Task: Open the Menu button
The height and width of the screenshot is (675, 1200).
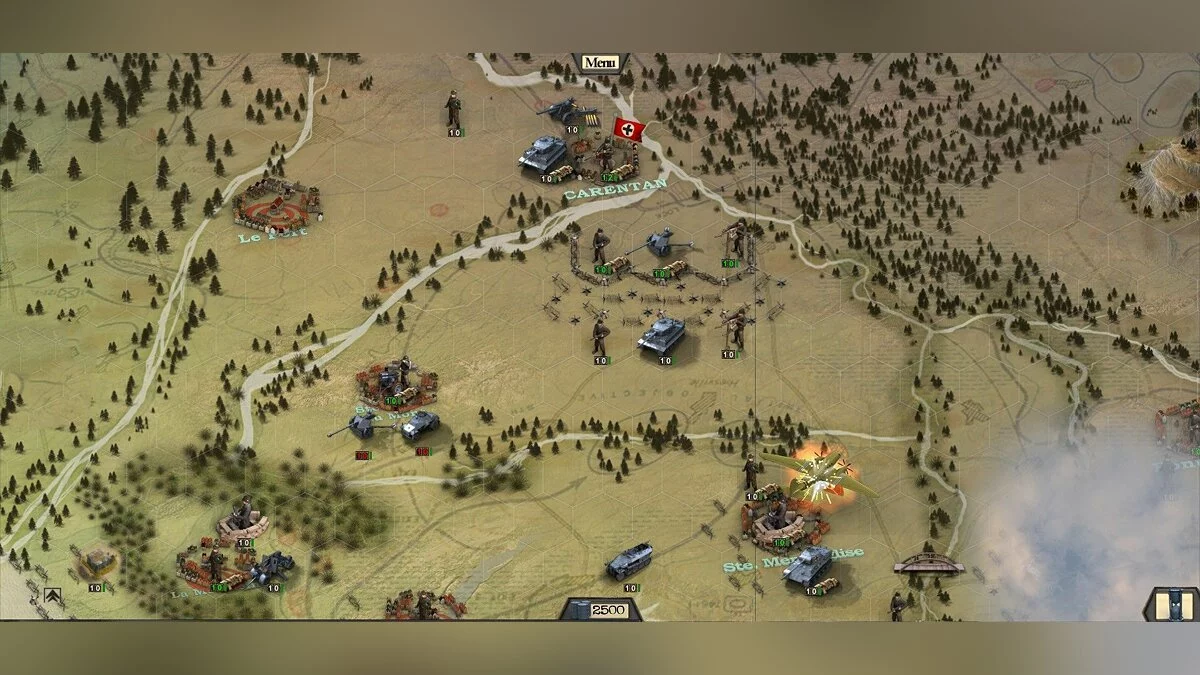Action: tap(600, 62)
